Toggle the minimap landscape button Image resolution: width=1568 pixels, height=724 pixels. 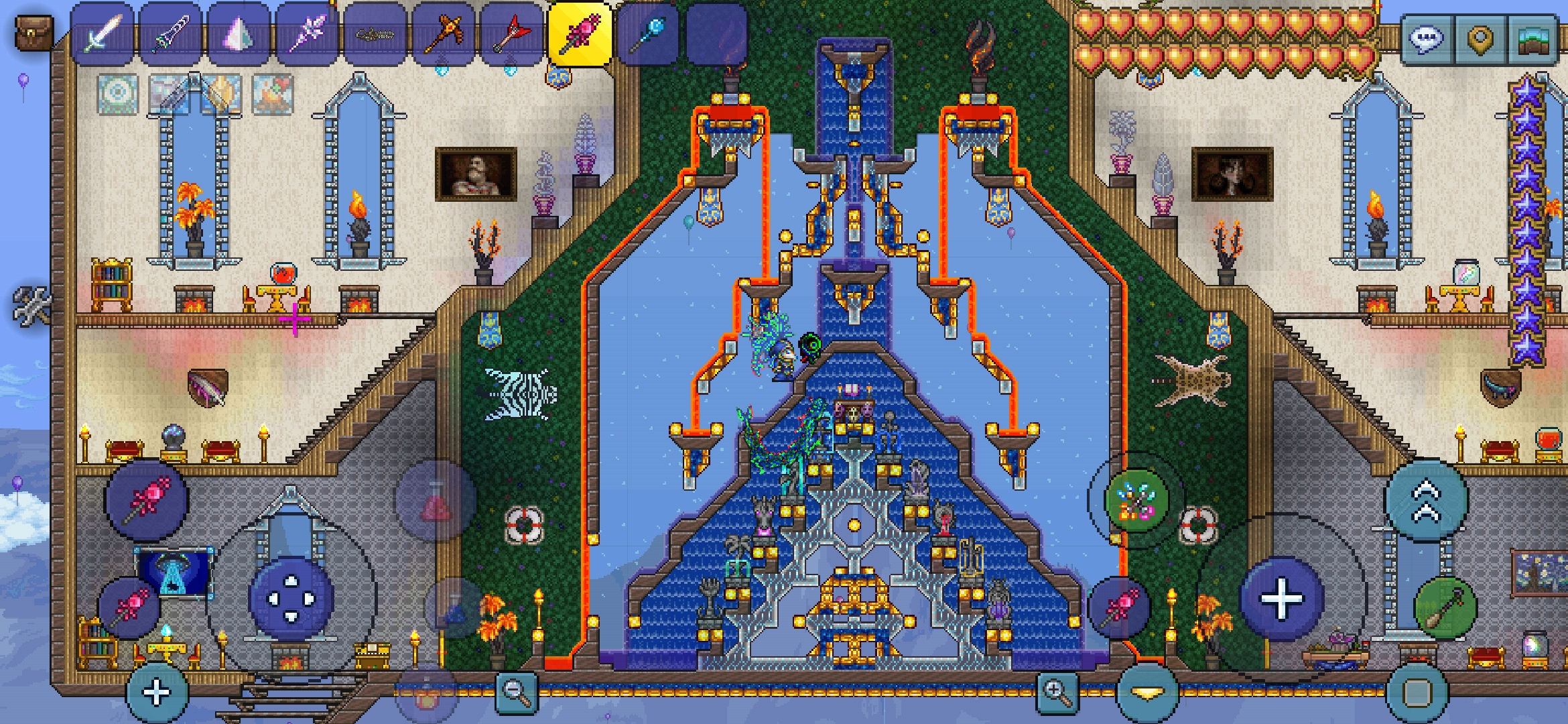click(1534, 39)
